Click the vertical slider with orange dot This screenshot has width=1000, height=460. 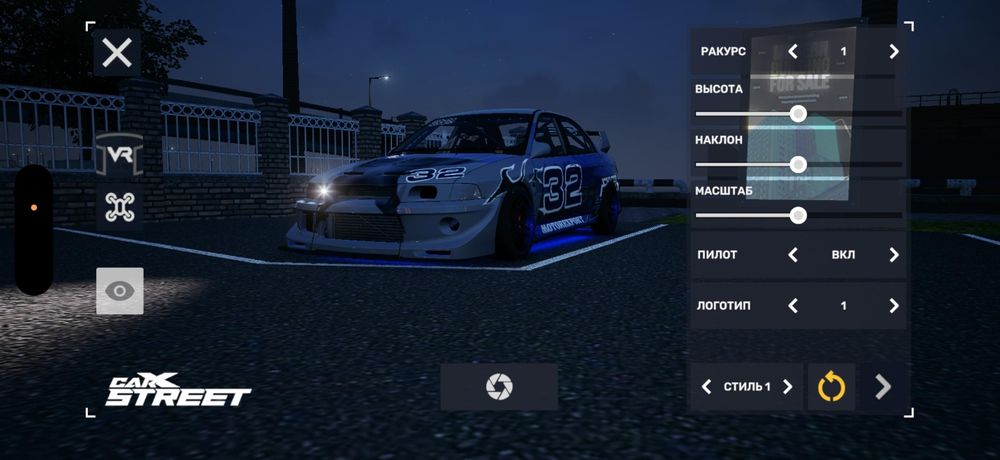click(34, 230)
